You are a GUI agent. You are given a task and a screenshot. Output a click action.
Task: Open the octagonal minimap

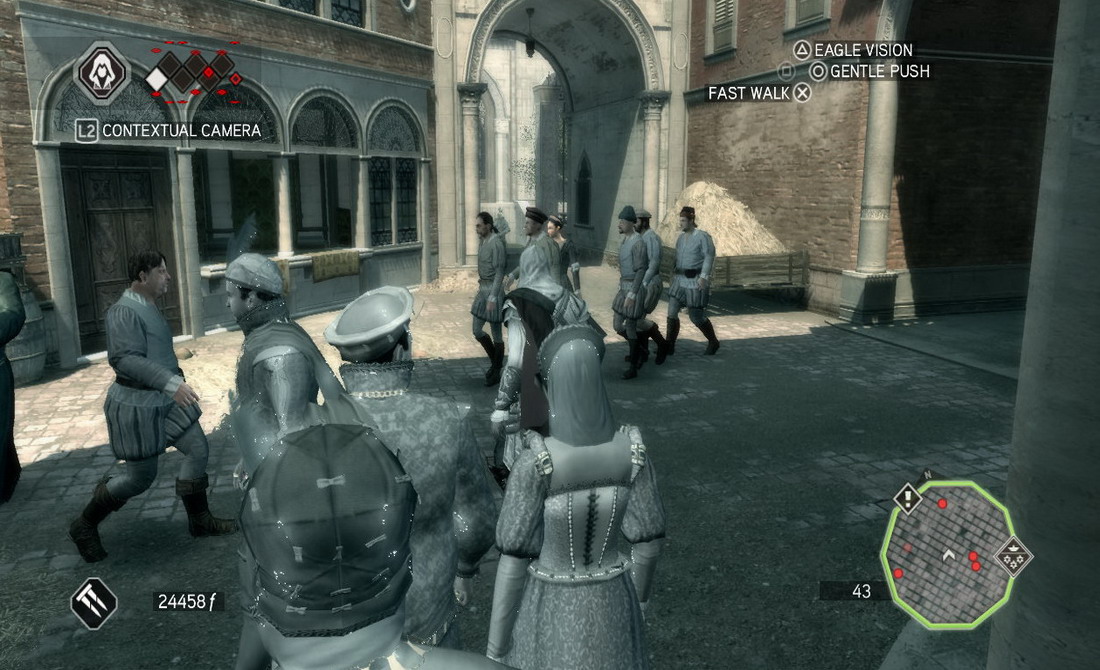click(x=947, y=554)
